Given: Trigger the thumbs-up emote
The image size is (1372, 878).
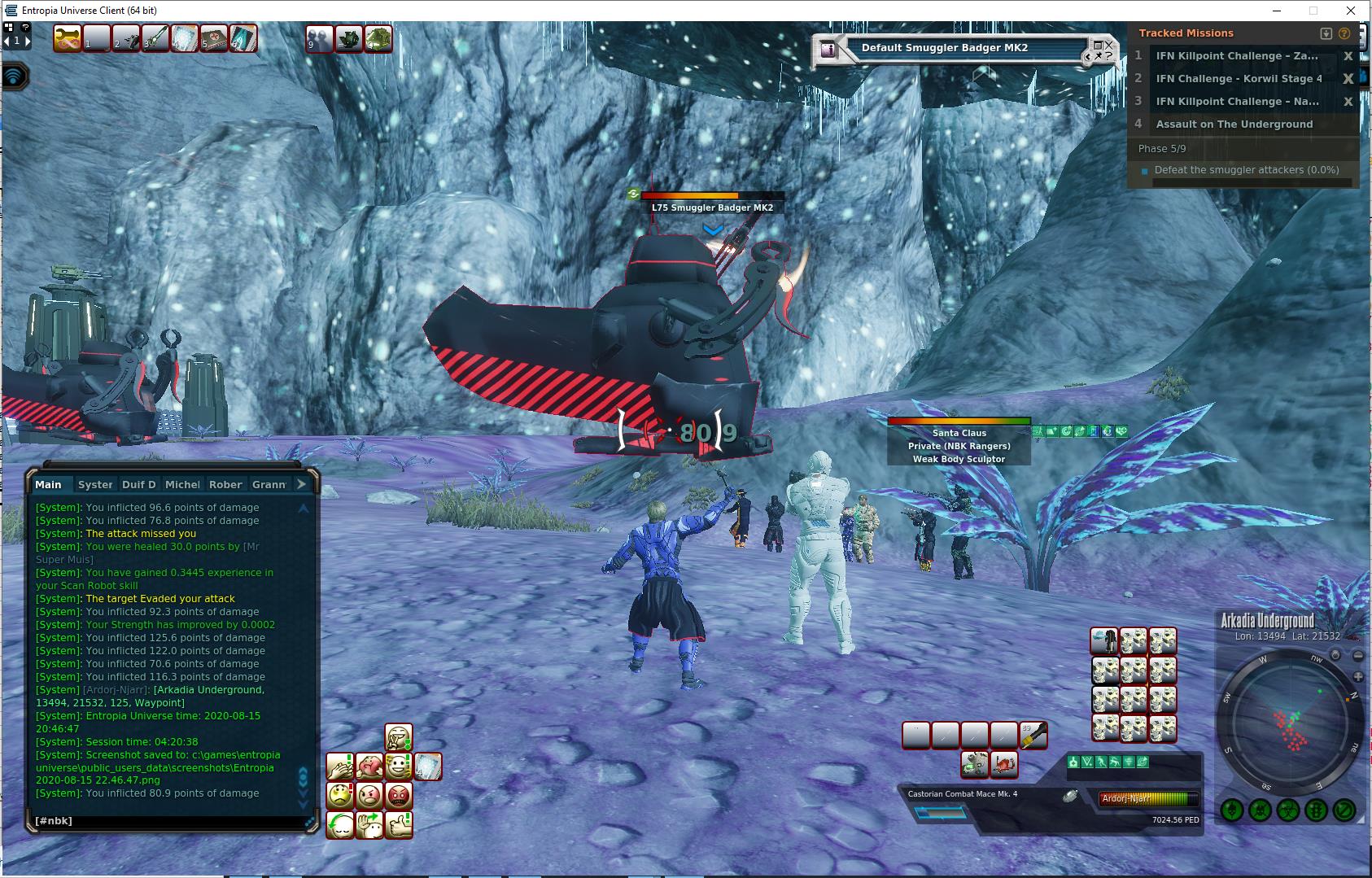Looking at the screenshot, I should click(399, 824).
